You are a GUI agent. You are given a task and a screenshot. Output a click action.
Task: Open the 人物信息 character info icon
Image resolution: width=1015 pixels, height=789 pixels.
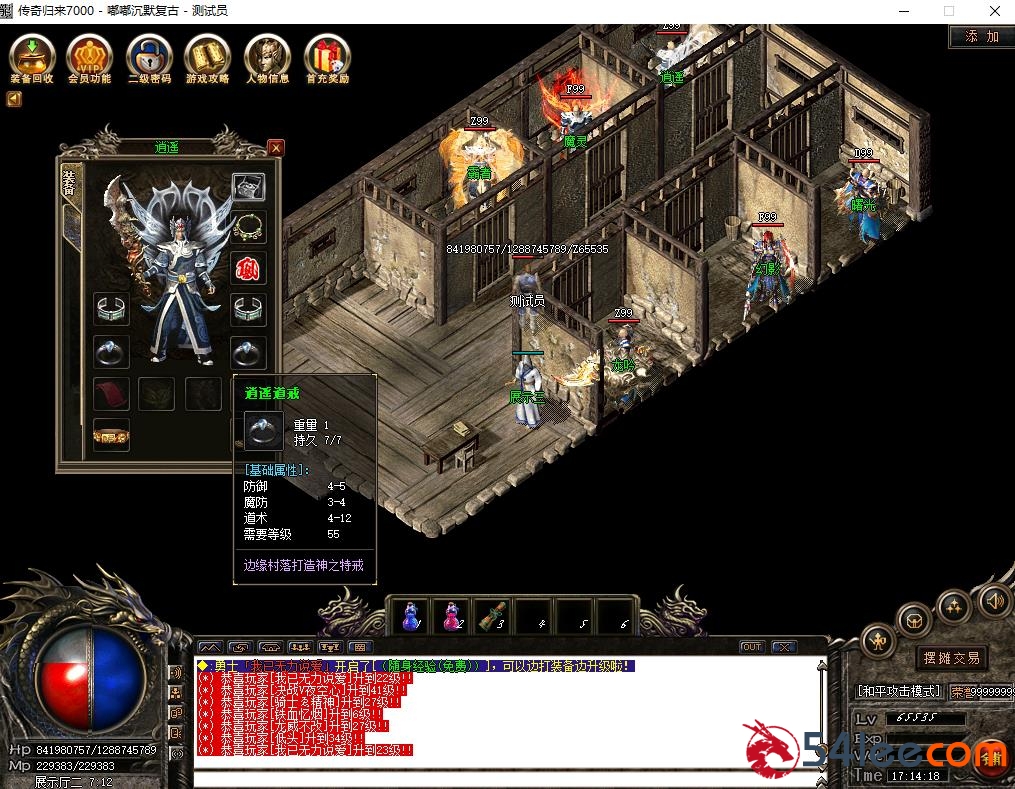267,56
